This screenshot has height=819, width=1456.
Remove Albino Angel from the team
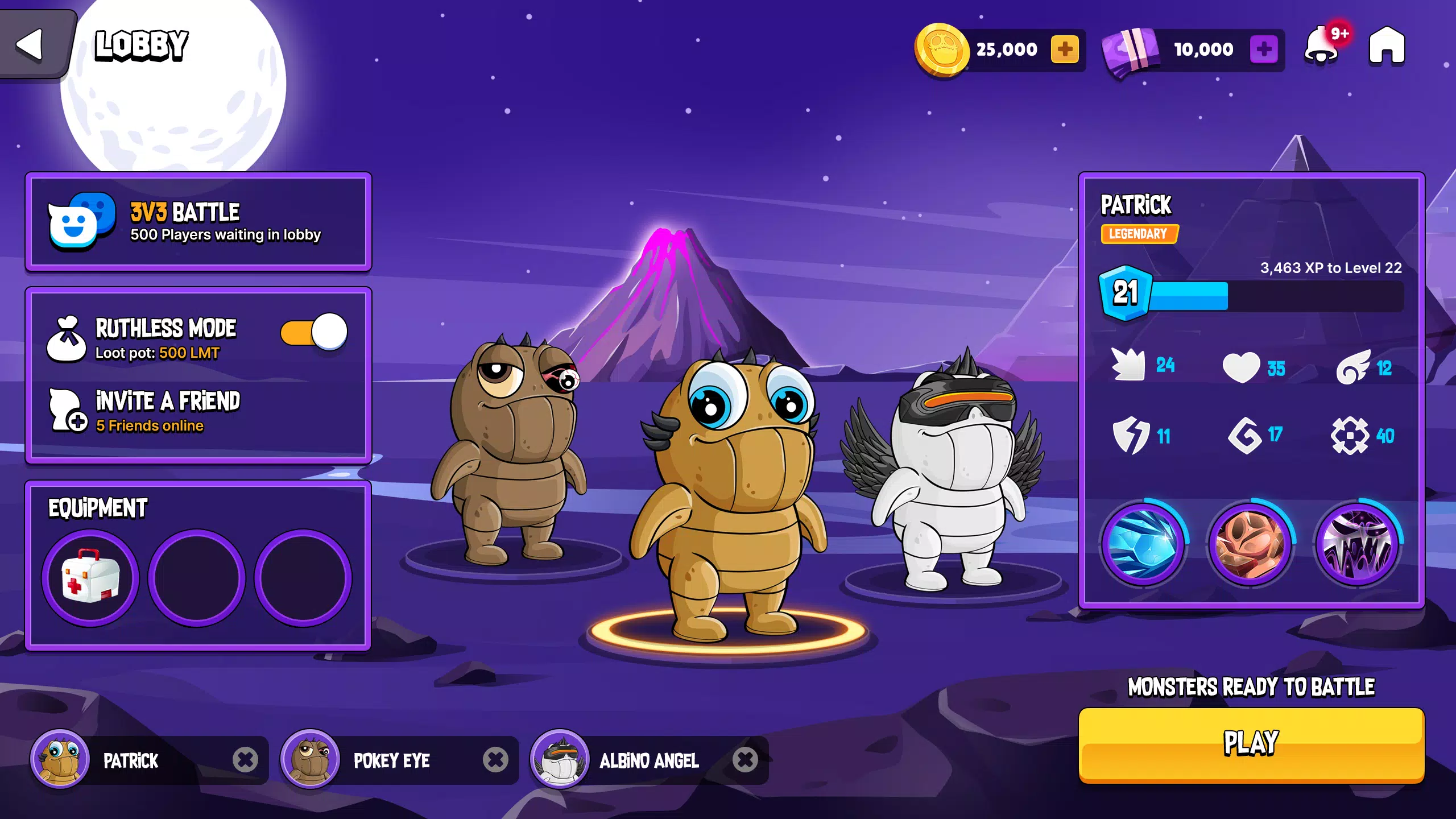pos(745,760)
